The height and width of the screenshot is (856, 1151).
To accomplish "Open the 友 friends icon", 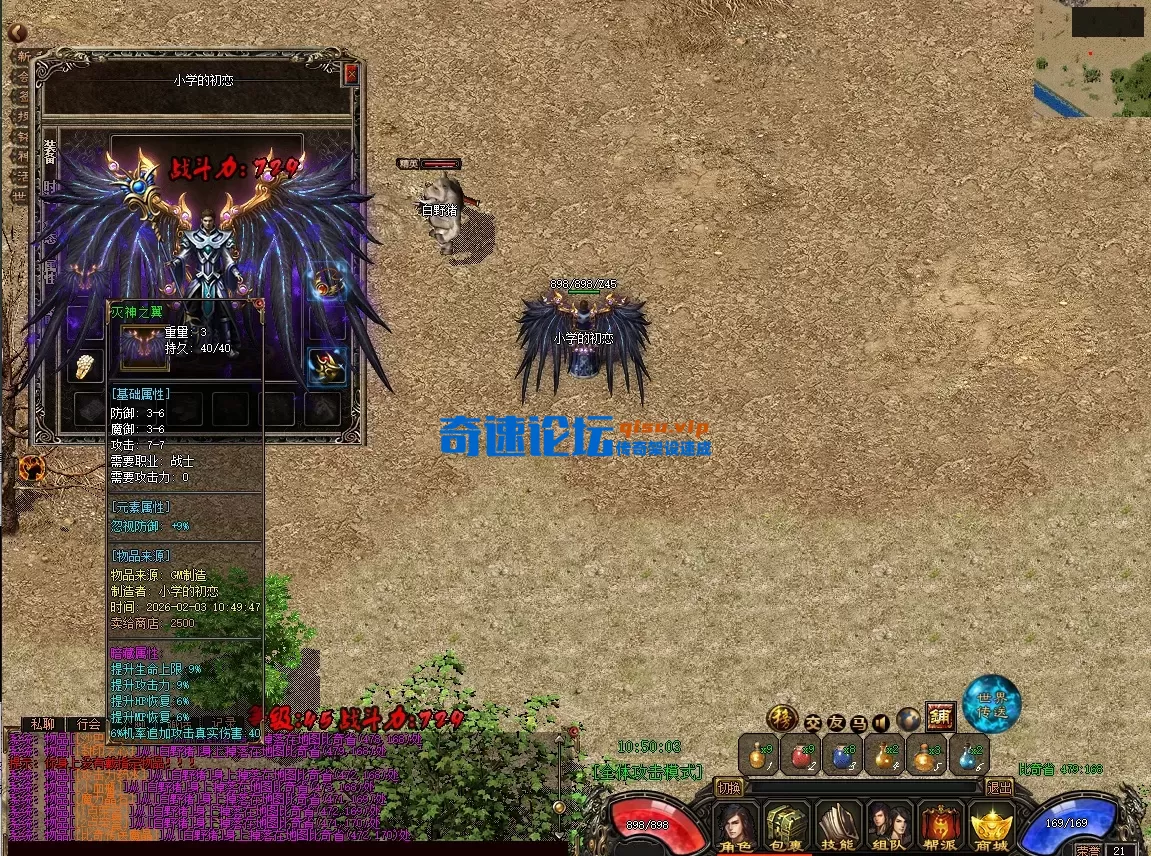I will pyautogui.click(x=835, y=720).
